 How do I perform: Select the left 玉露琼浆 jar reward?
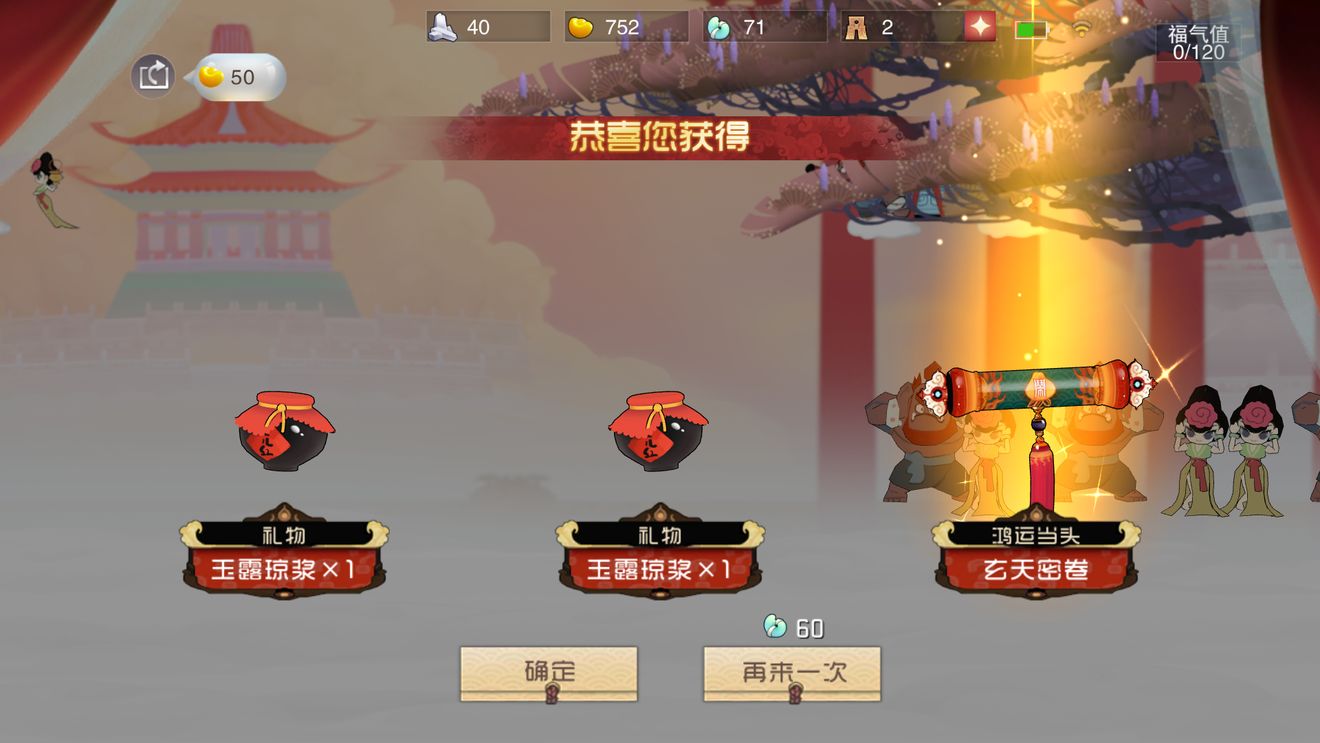[282, 431]
